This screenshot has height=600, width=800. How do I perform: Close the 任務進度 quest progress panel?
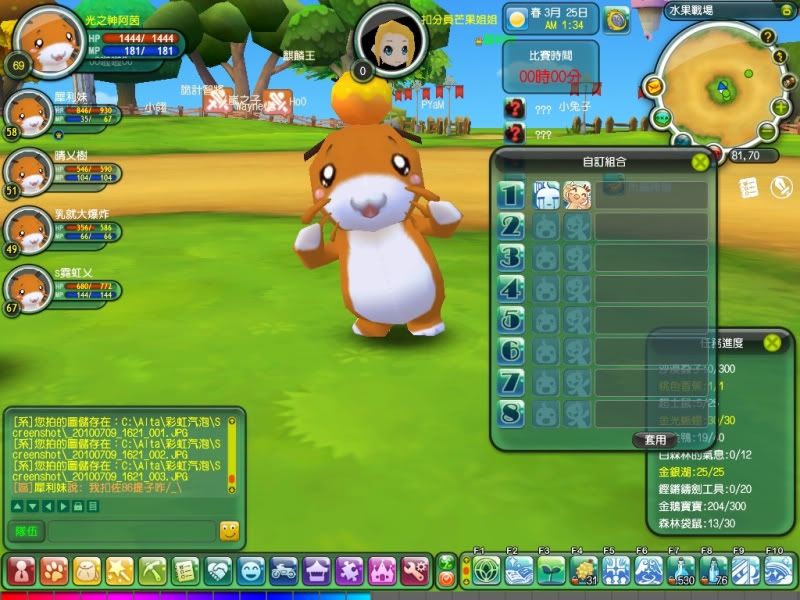click(x=772, y=342)
